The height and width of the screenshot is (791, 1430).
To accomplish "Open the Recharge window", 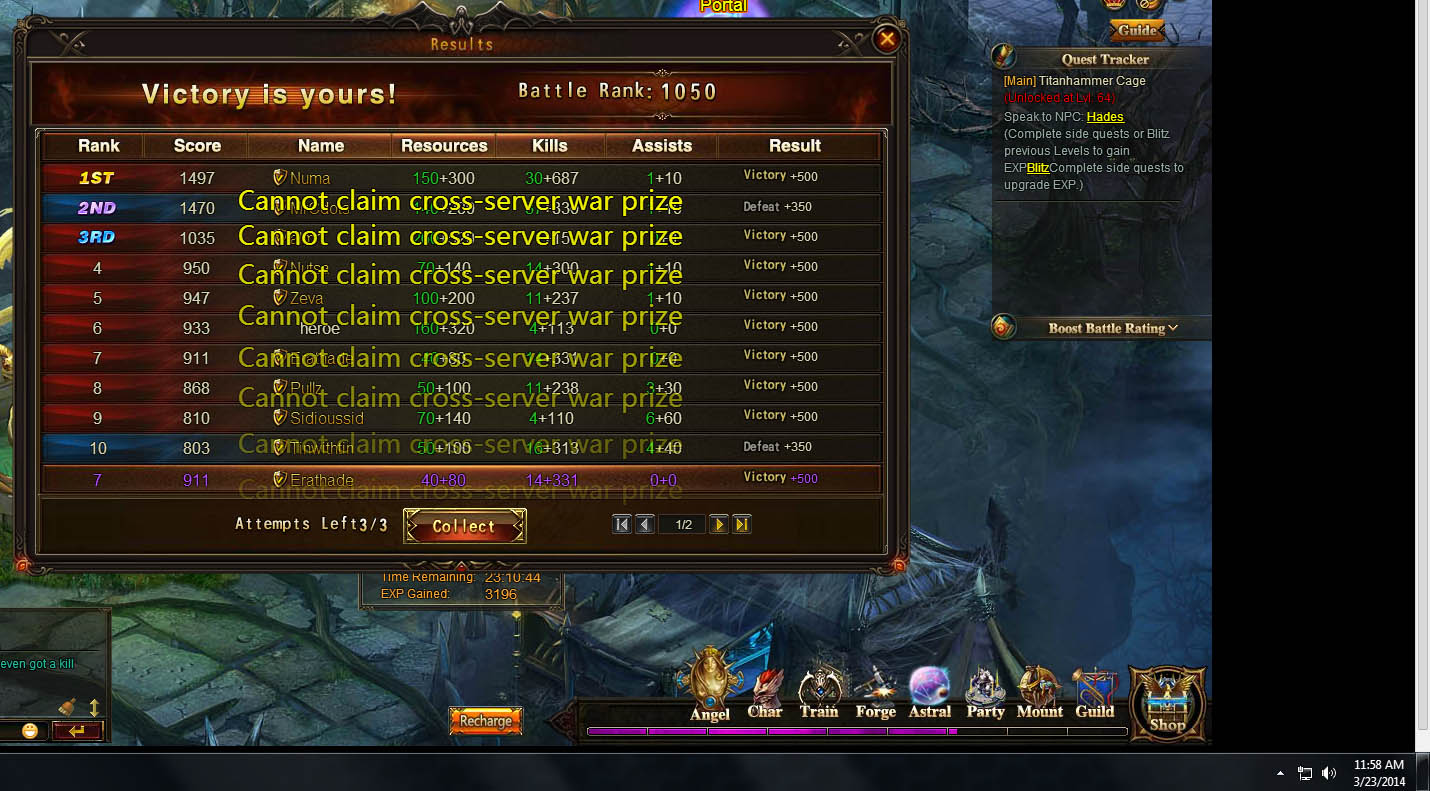I will coord(486,721).
